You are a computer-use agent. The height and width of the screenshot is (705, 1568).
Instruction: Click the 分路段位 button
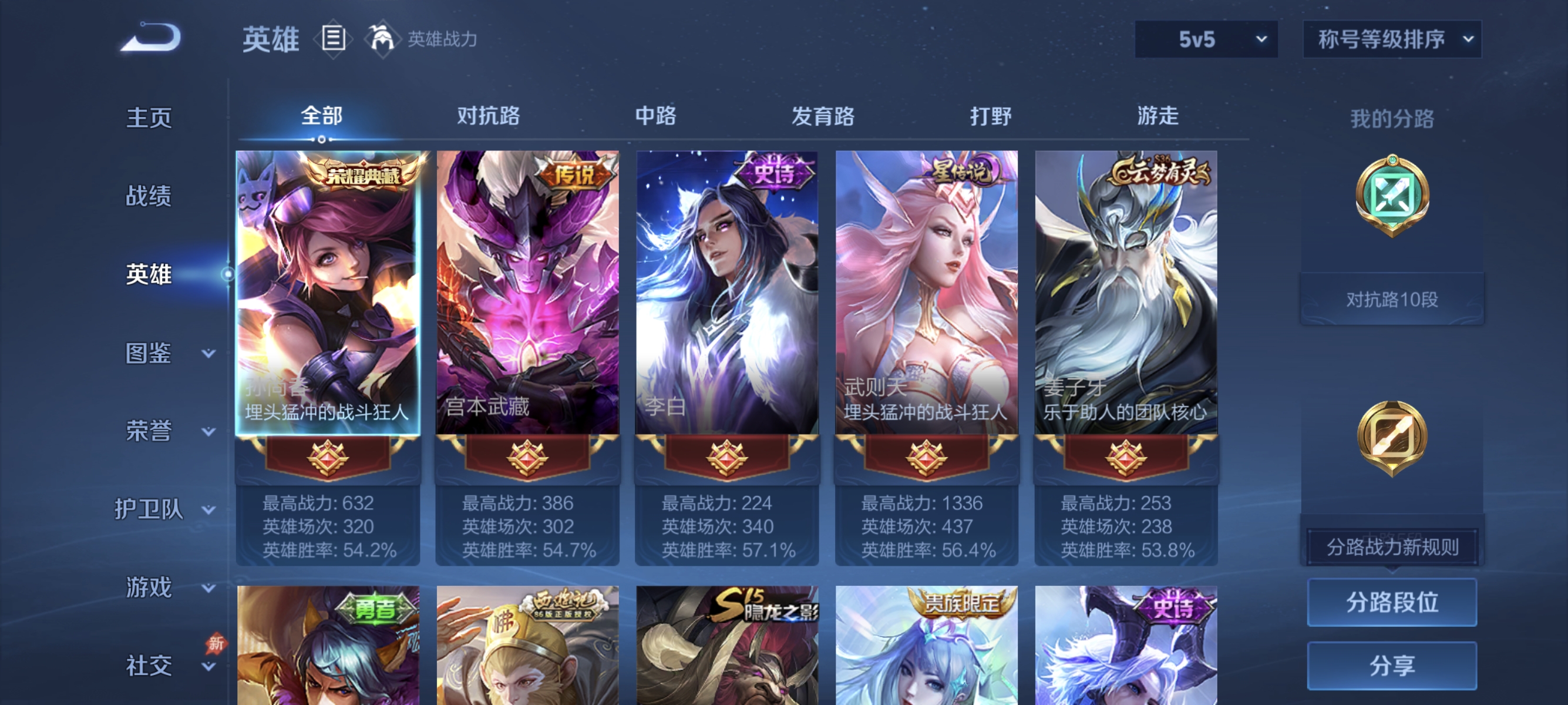[x=1394, y=603]
